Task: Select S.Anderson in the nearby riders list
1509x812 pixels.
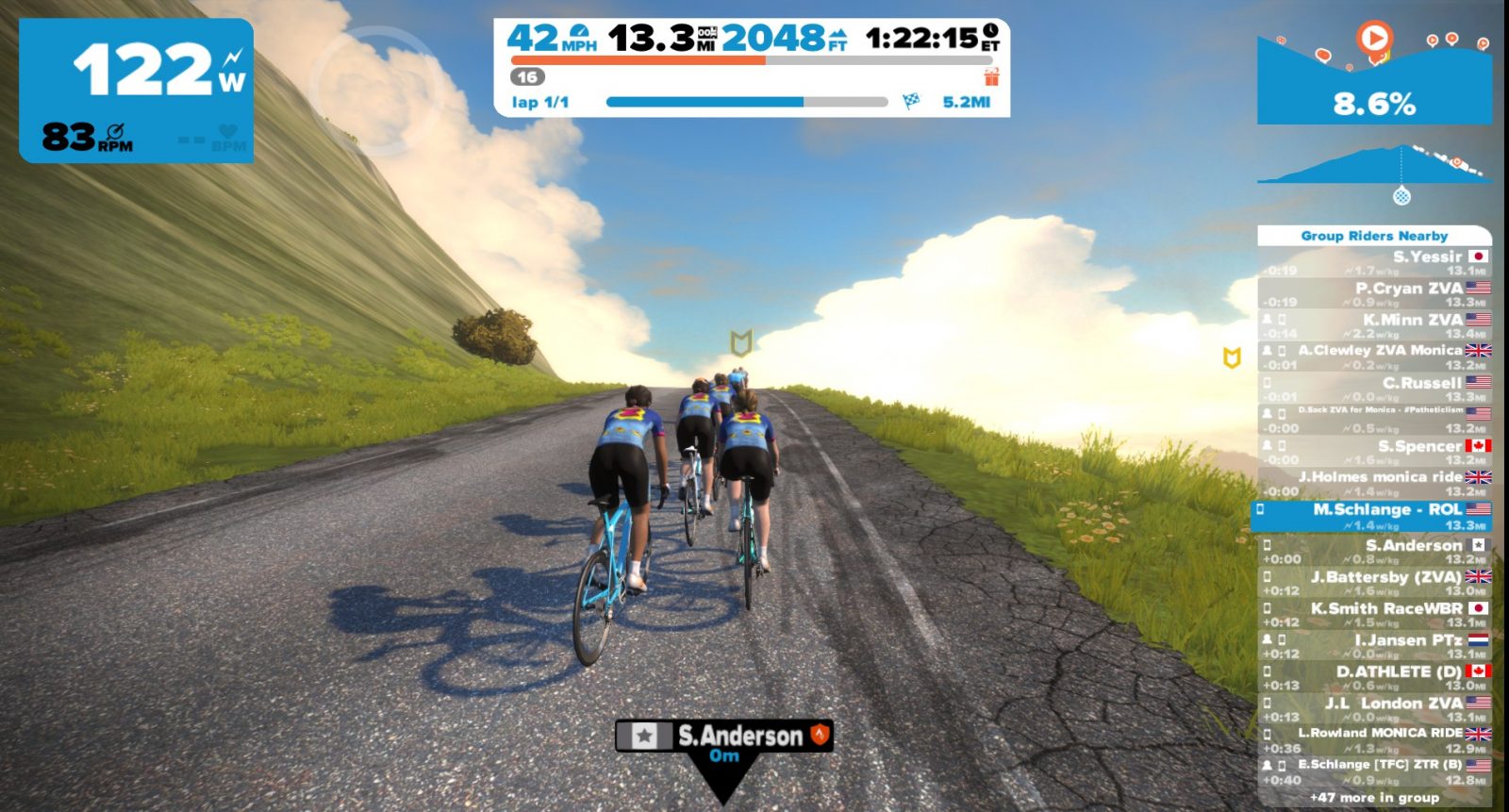Action: point(1374,551)
